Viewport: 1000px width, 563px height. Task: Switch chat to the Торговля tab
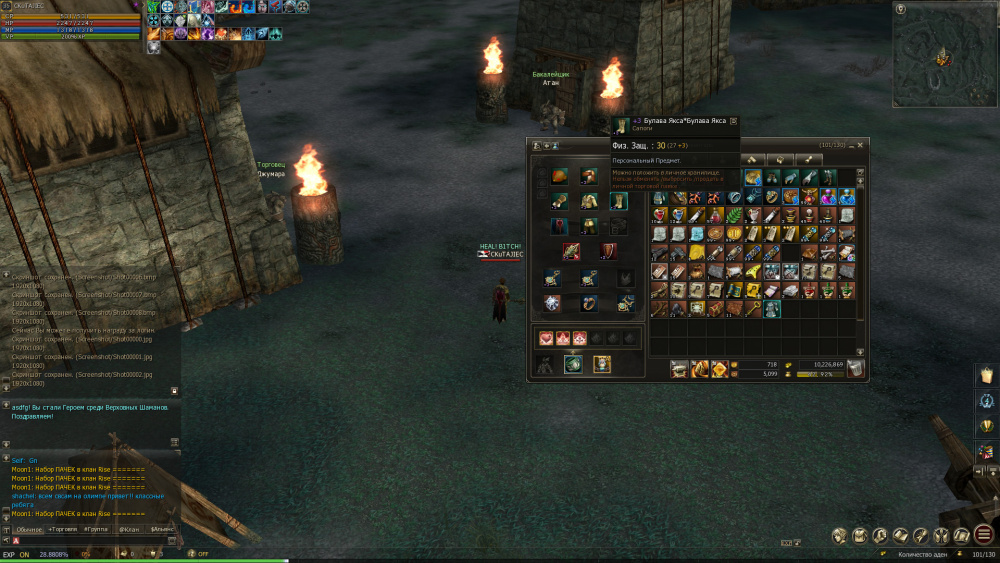(x=64, y=528)
